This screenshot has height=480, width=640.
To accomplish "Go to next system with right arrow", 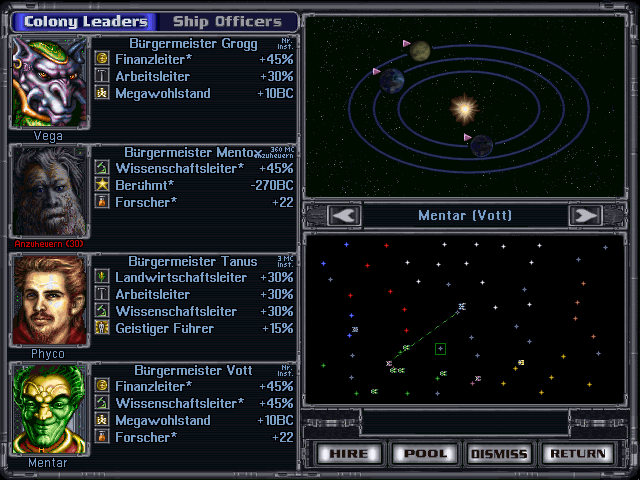I will point(584,215).
